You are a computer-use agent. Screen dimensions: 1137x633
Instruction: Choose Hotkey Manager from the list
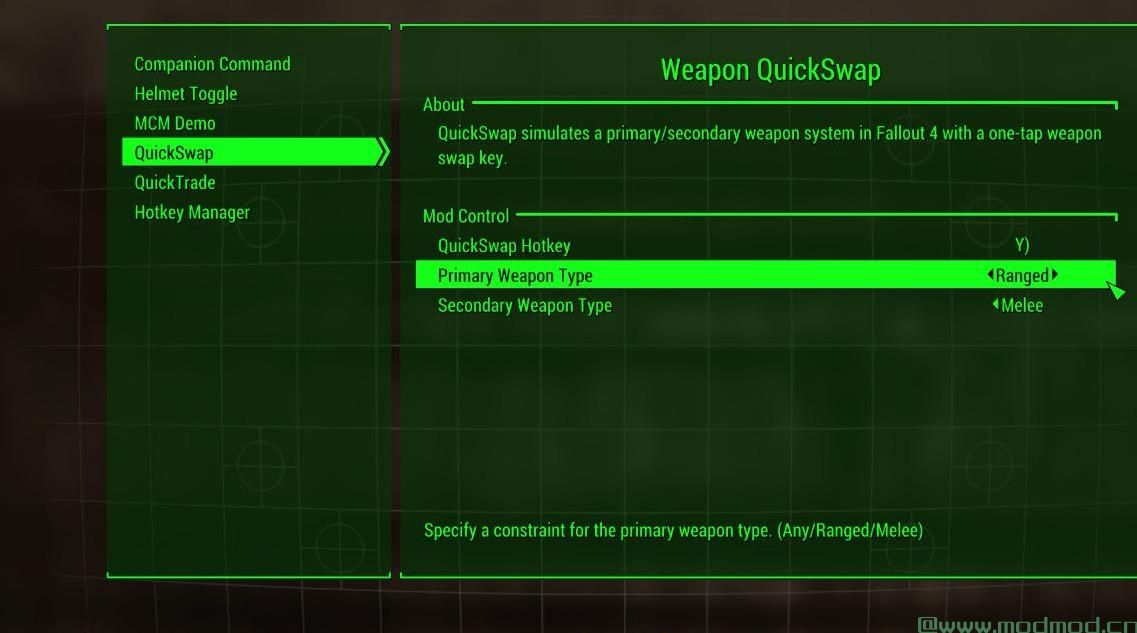pos(192,212)
